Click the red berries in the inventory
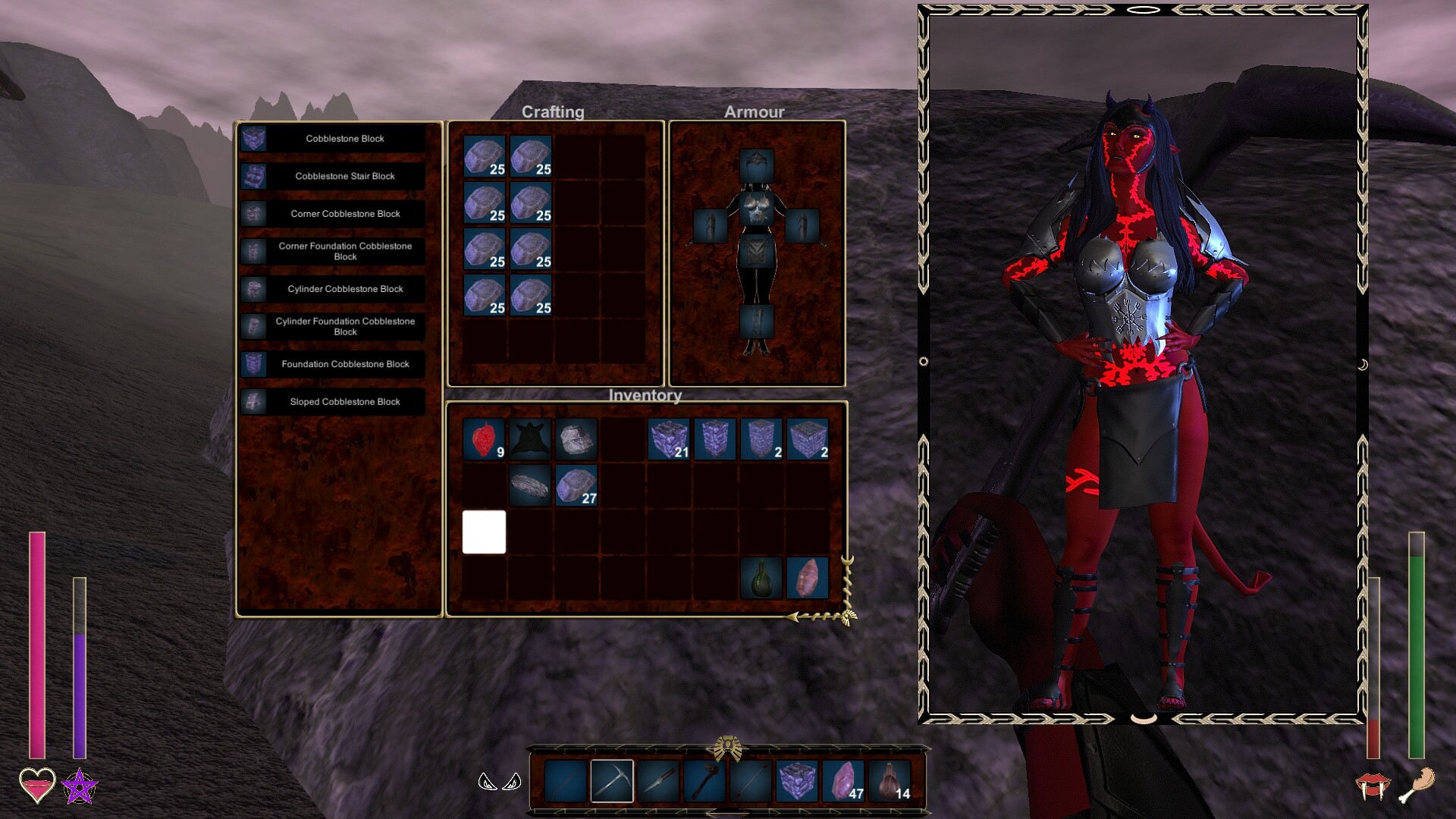 point(483,438)
